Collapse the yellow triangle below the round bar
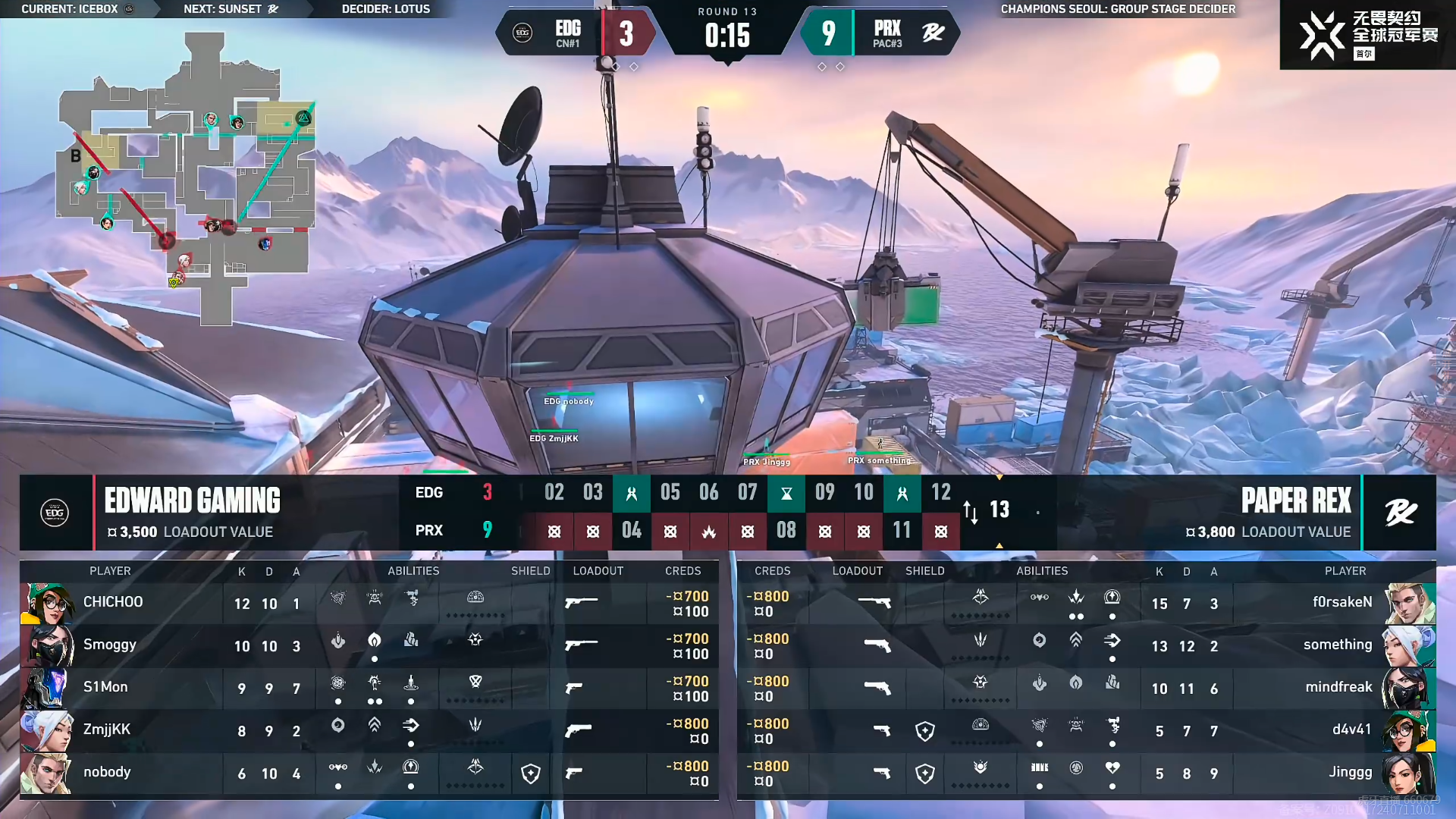The image size is (1456, 819). [999, 544]
